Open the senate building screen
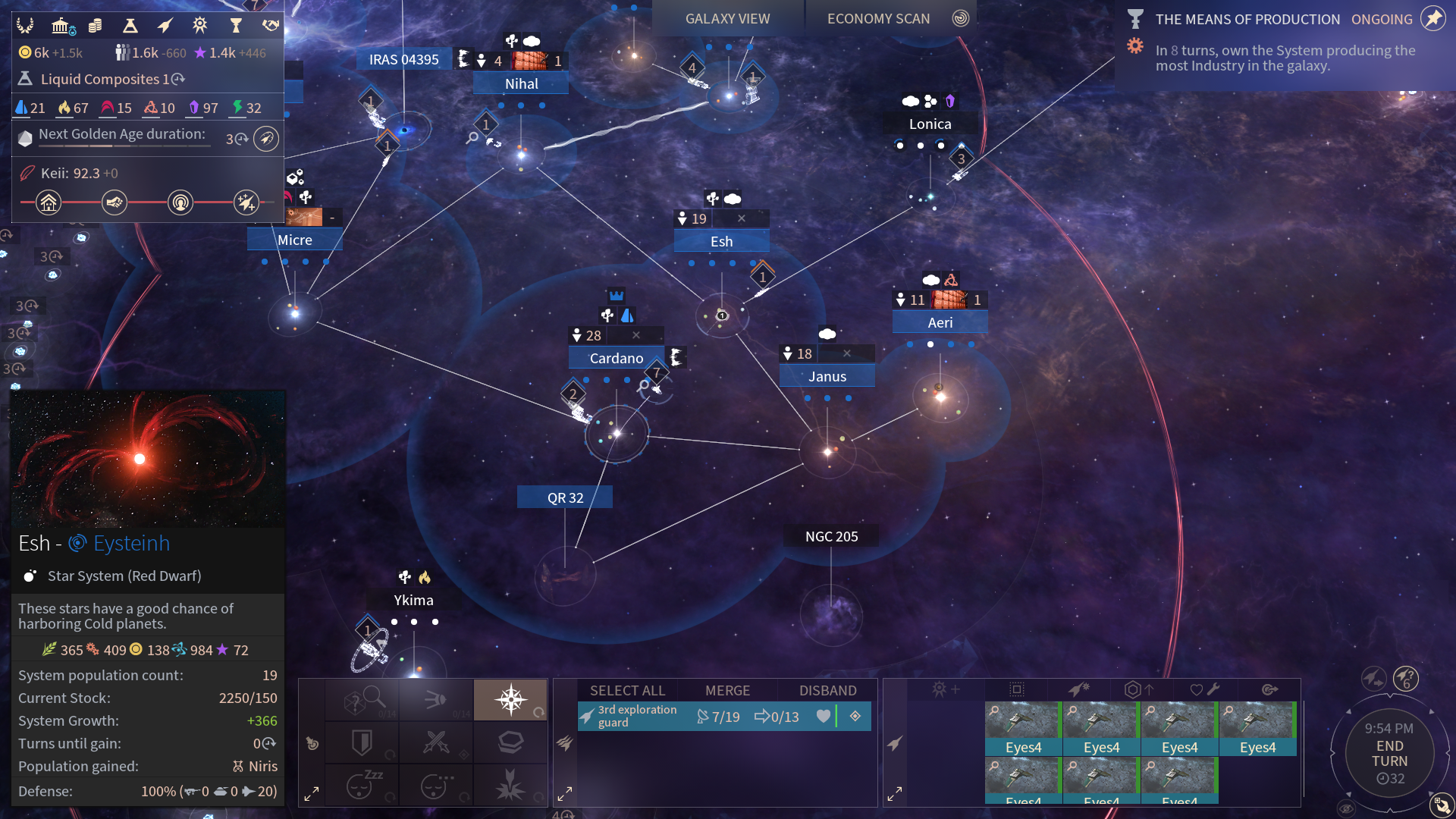 pyautogui.click(x=61, y=26)
